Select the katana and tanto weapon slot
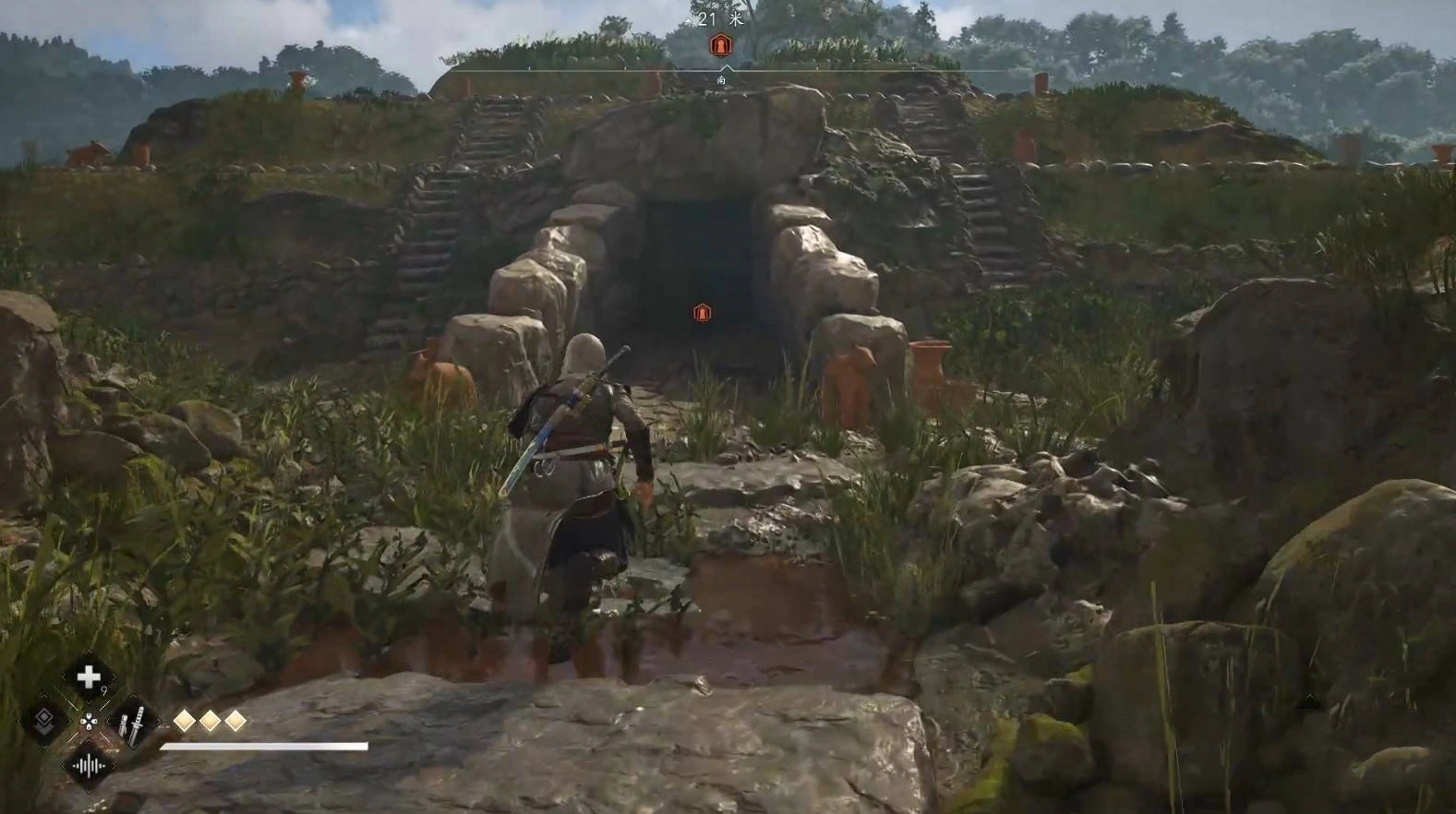The width and height of the screenshot is (1456, 814). [x=132, y=723]
